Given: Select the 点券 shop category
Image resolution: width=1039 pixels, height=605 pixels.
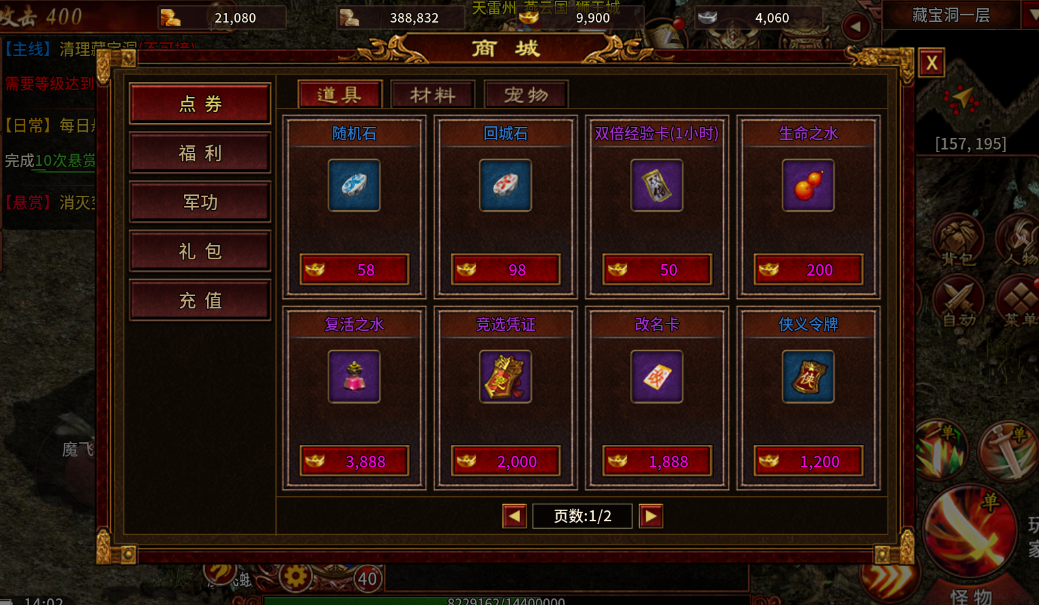Looking at the screenshot, I should coord(200,104).
